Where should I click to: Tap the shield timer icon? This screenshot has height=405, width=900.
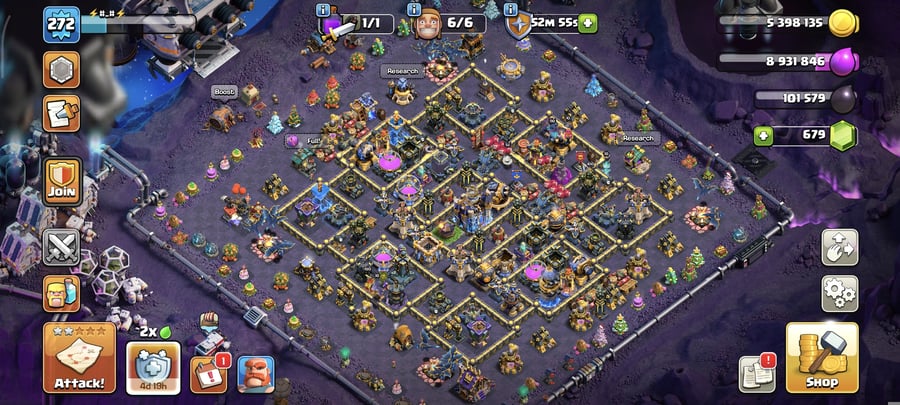[x=517, y=23]
